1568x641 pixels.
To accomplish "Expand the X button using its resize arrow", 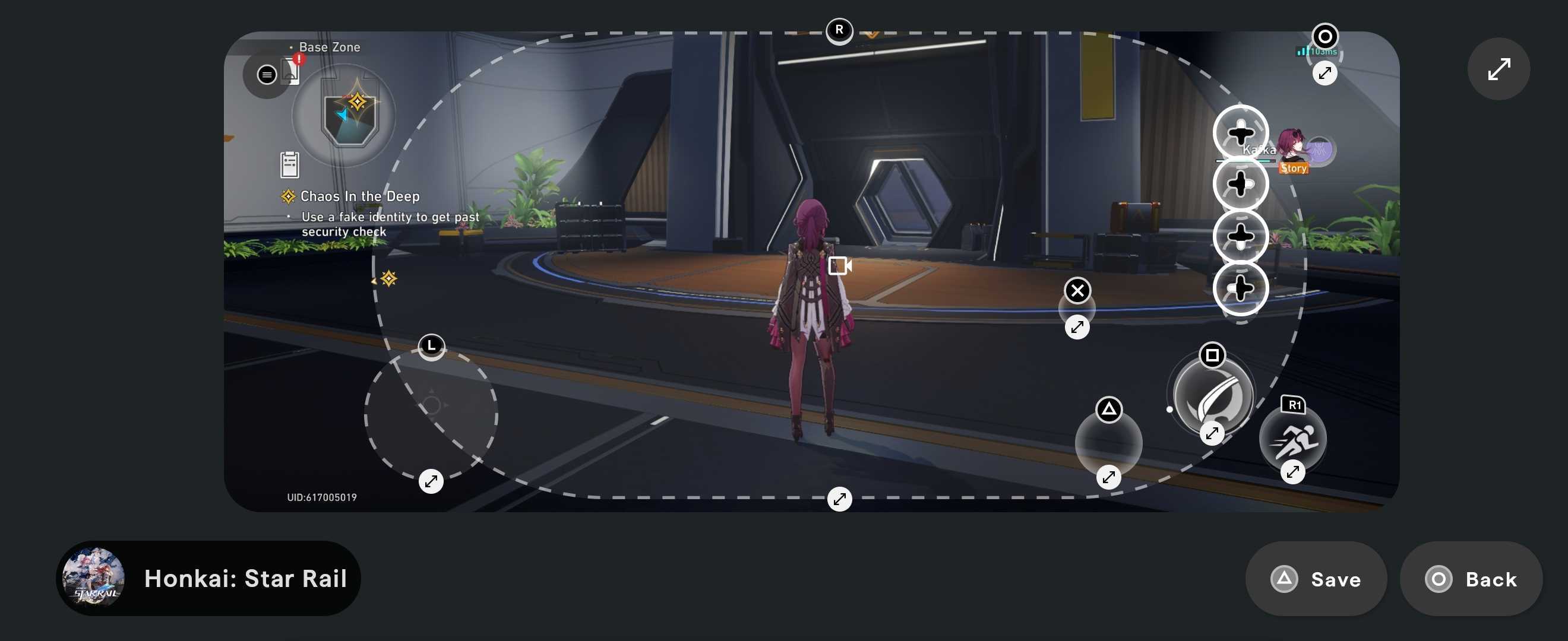I will point(1077,326).
